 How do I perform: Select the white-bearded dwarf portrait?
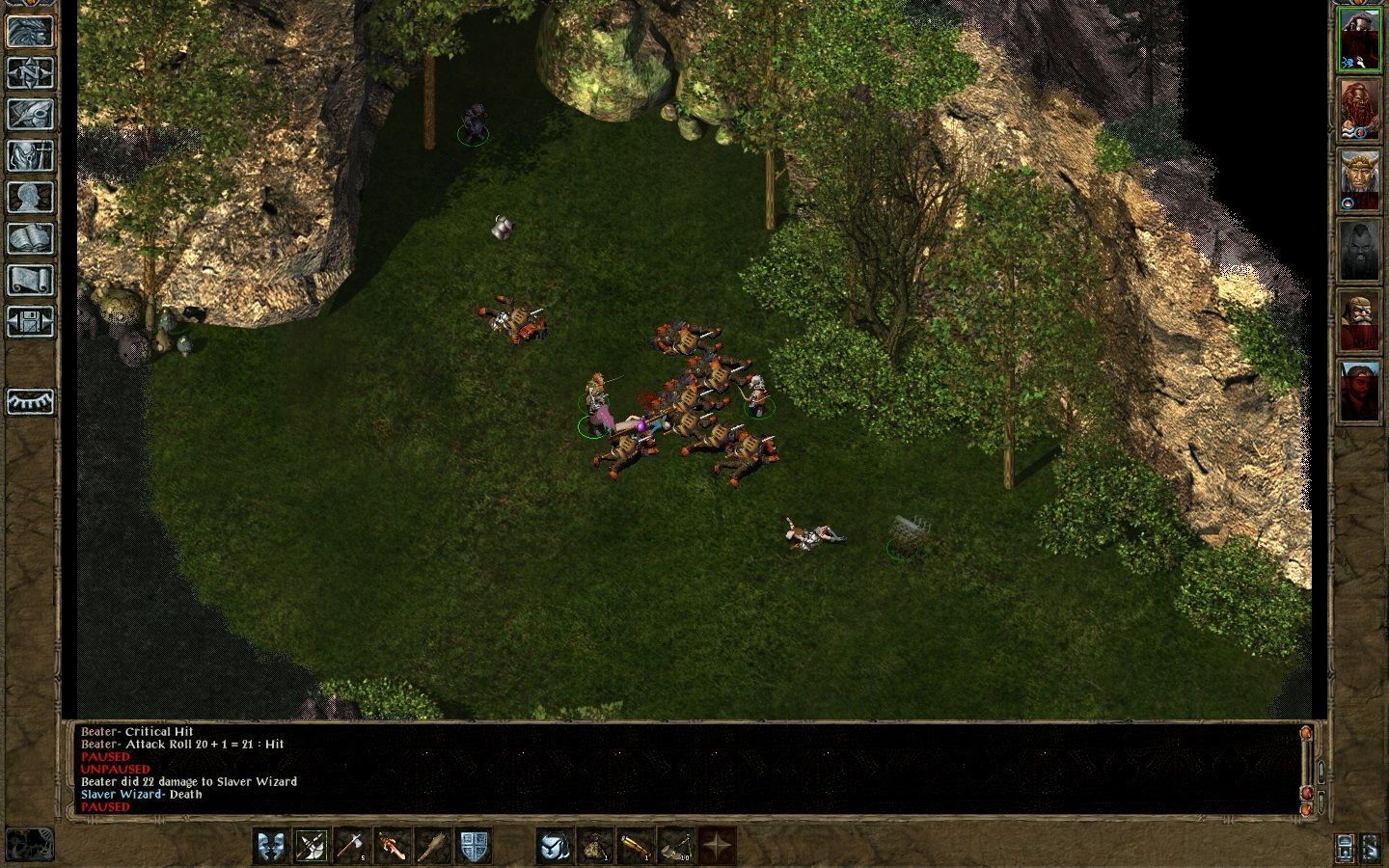1359,321
